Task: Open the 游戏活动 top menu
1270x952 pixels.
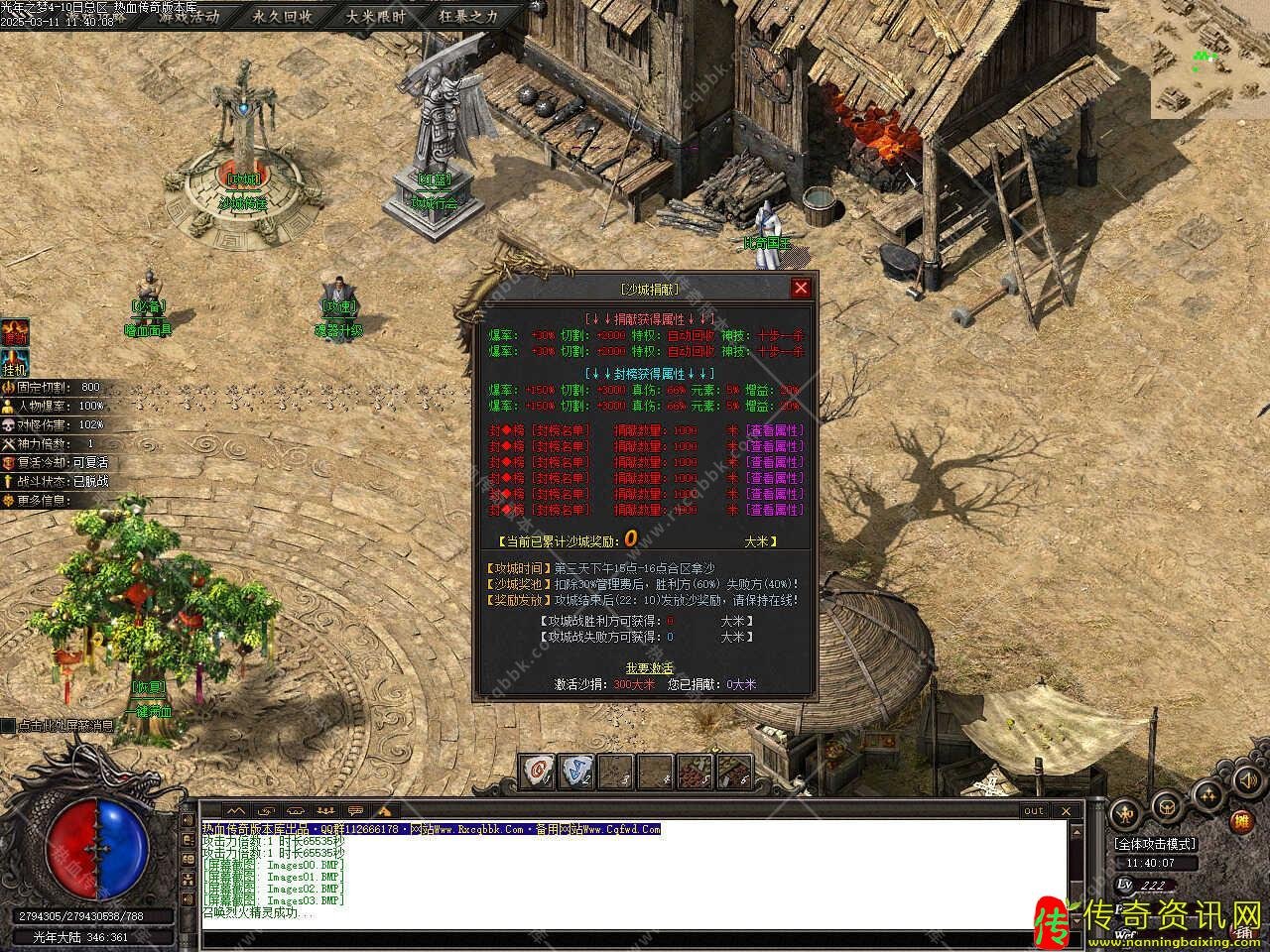Action: click(x=189, y=17)
